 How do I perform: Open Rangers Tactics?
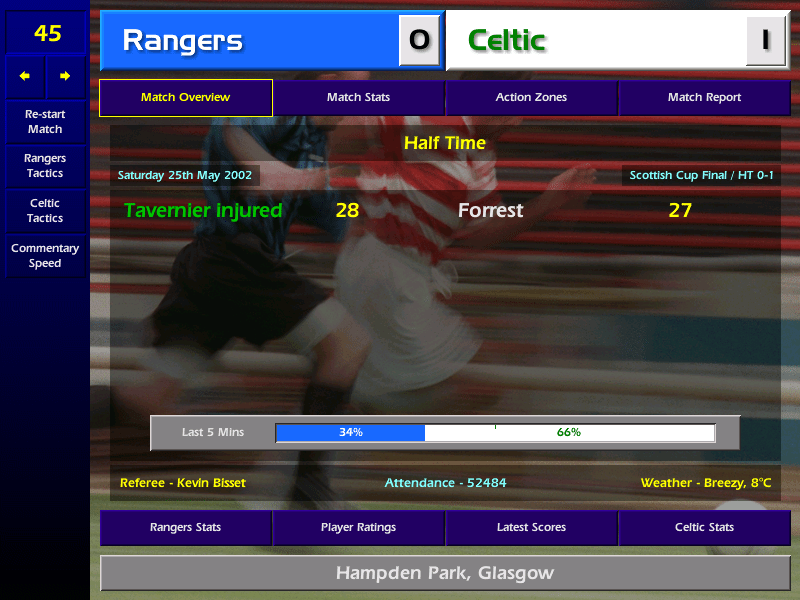click(45, 166)
